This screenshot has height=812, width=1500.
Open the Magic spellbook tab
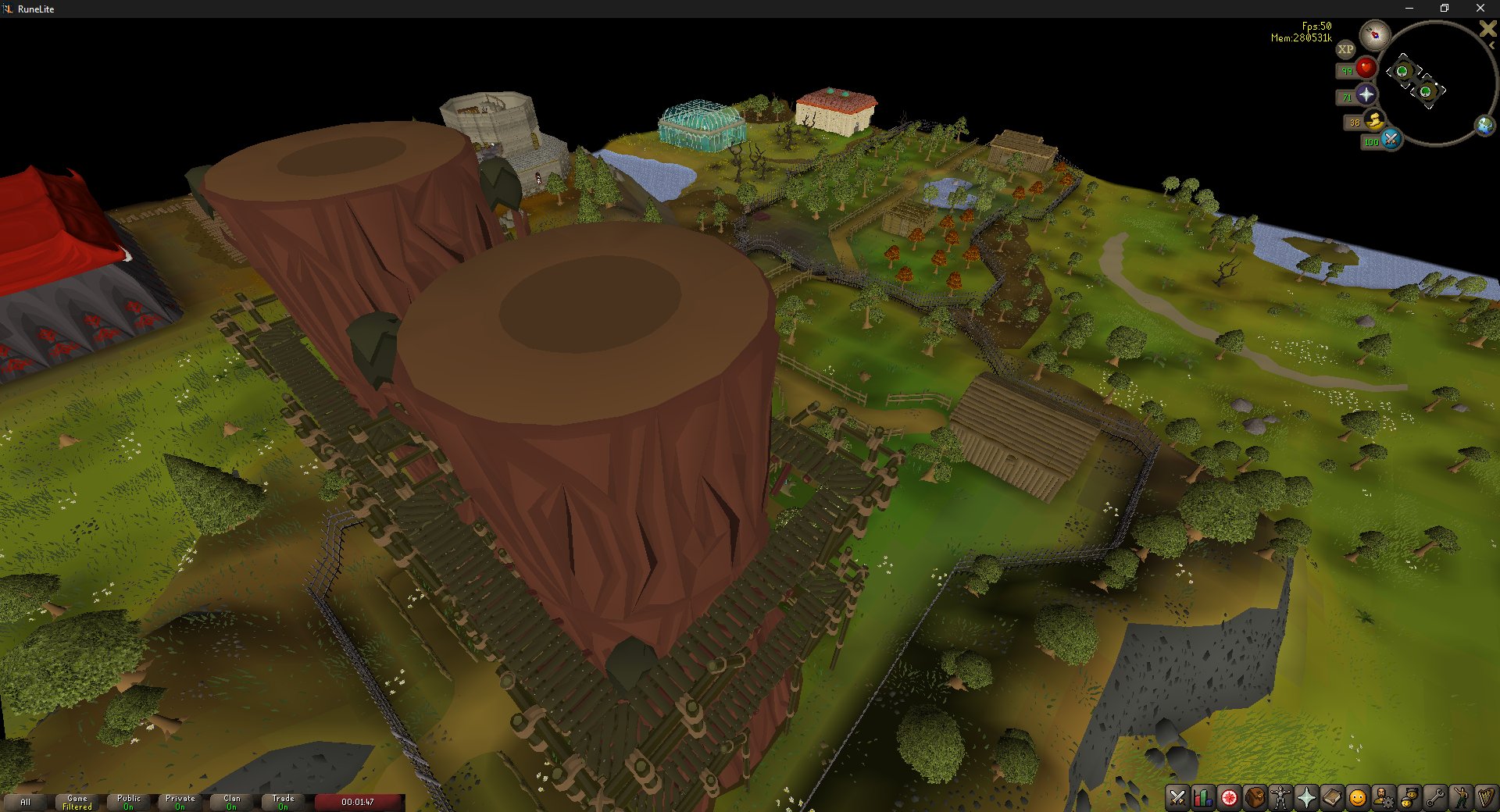pos(1330,799)
